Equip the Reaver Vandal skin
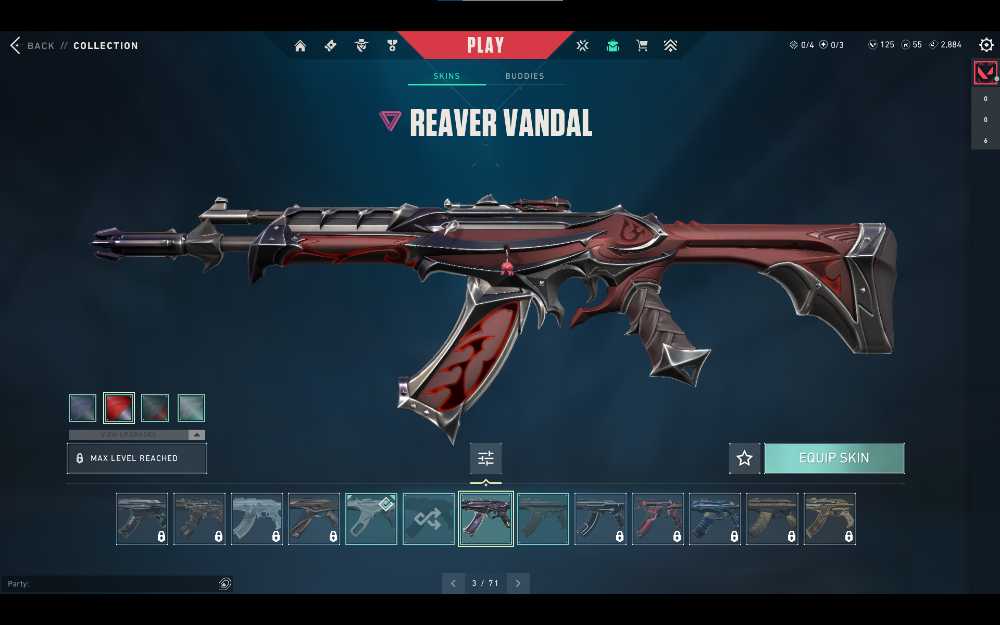Screen dimensions: 1000x625 click(834, 458)
